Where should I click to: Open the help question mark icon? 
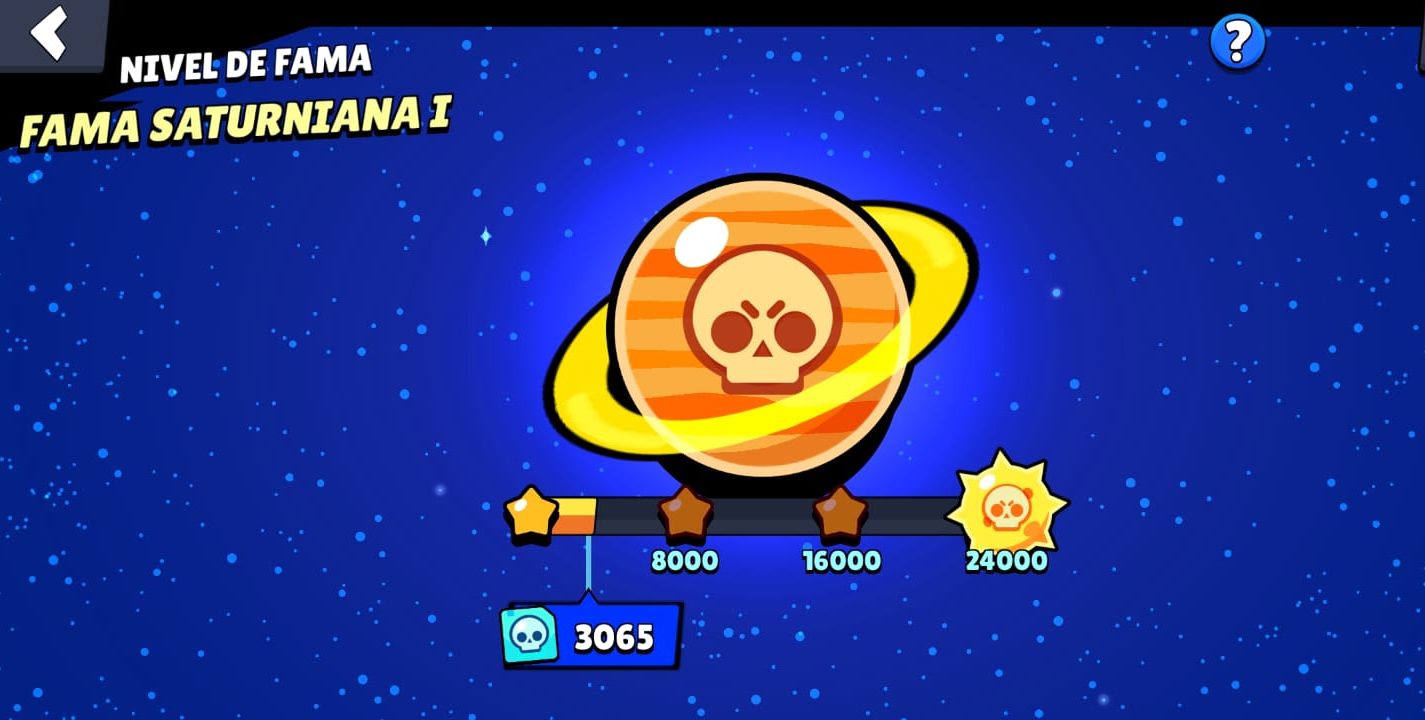coord(1235,42)
